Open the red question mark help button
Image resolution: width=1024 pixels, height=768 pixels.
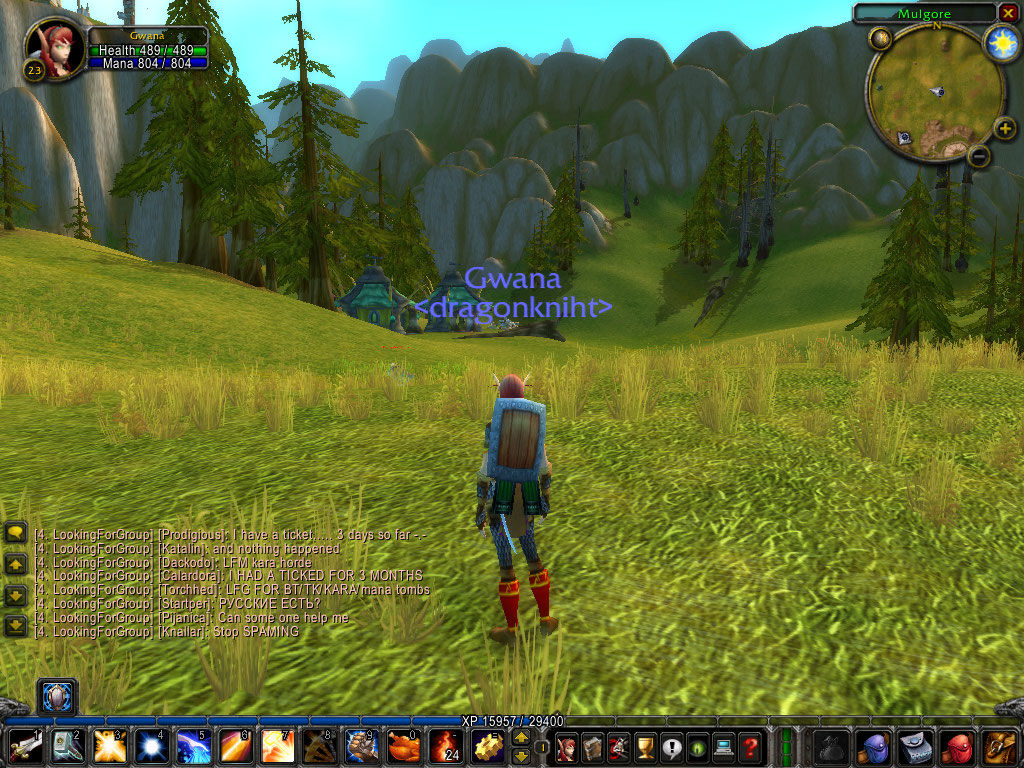[x=749, y=746]
